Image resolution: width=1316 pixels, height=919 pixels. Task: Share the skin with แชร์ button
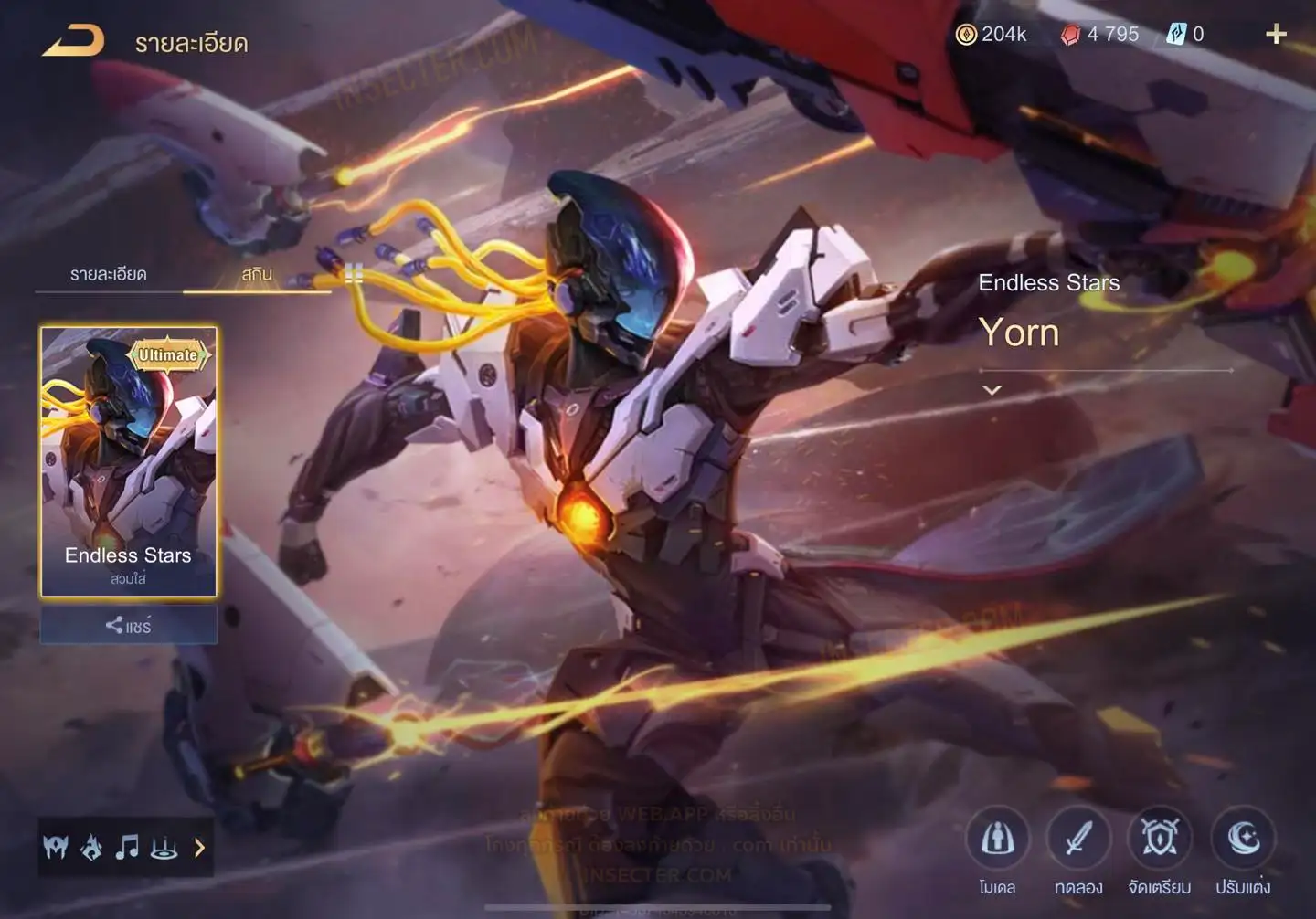pos(129,626)
